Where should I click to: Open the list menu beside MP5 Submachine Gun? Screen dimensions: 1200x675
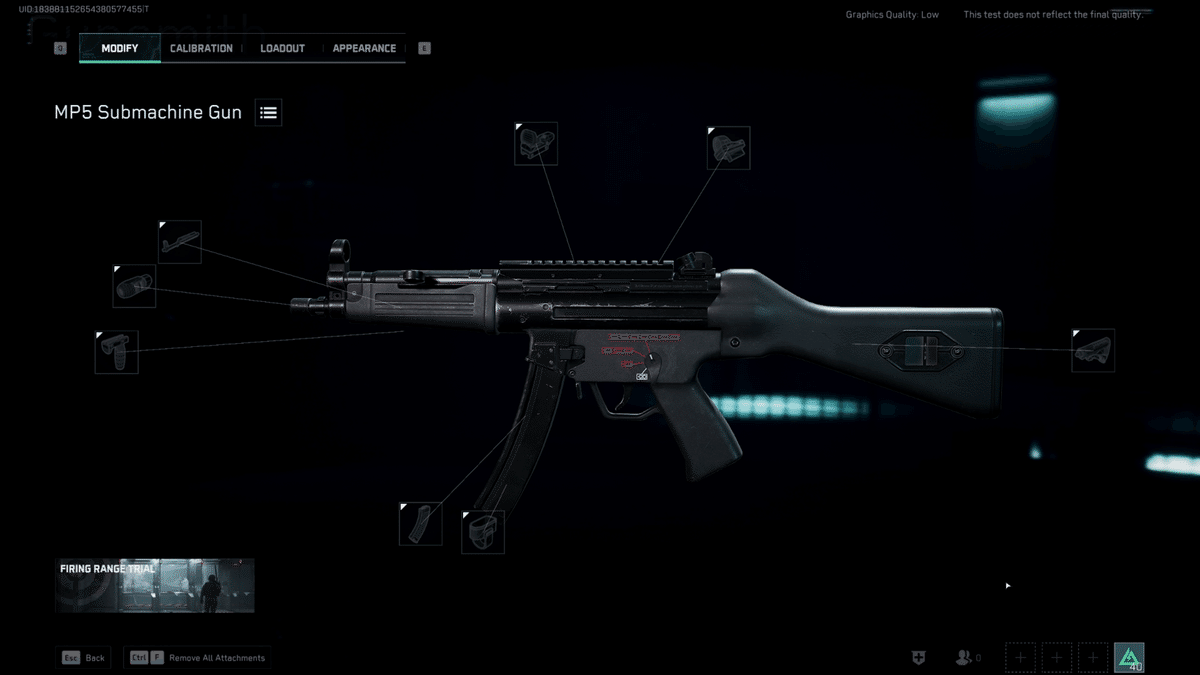(268, 113)
